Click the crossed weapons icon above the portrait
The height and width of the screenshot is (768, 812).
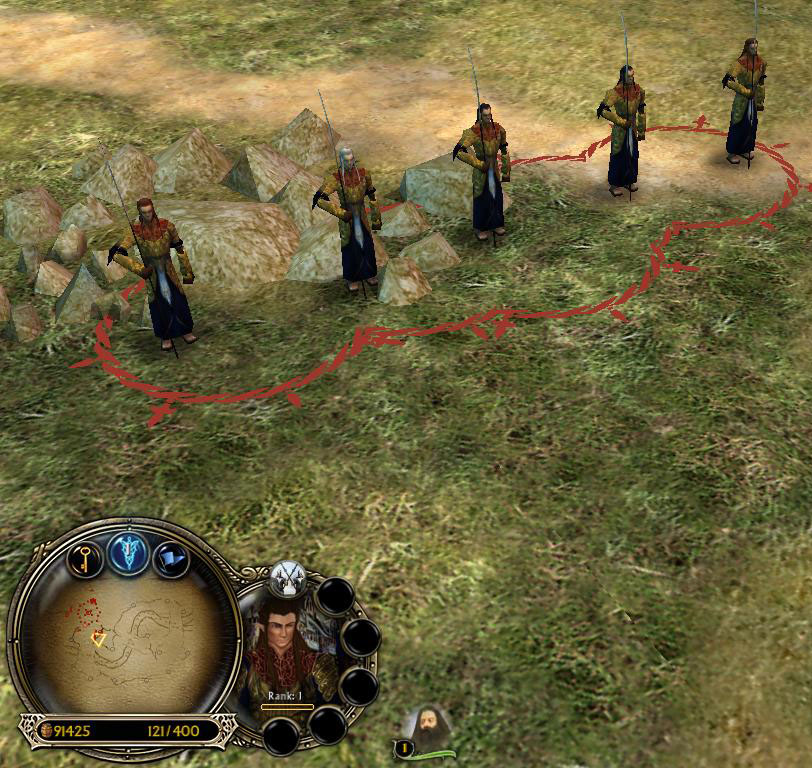(x=286, y=576)
